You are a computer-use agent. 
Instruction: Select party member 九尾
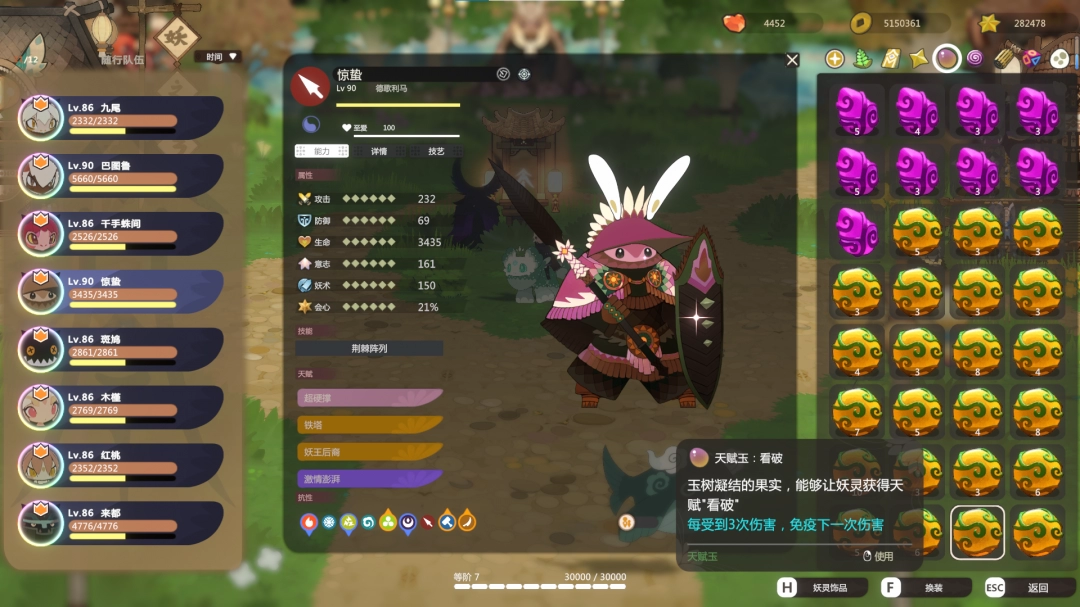point(120,118)
